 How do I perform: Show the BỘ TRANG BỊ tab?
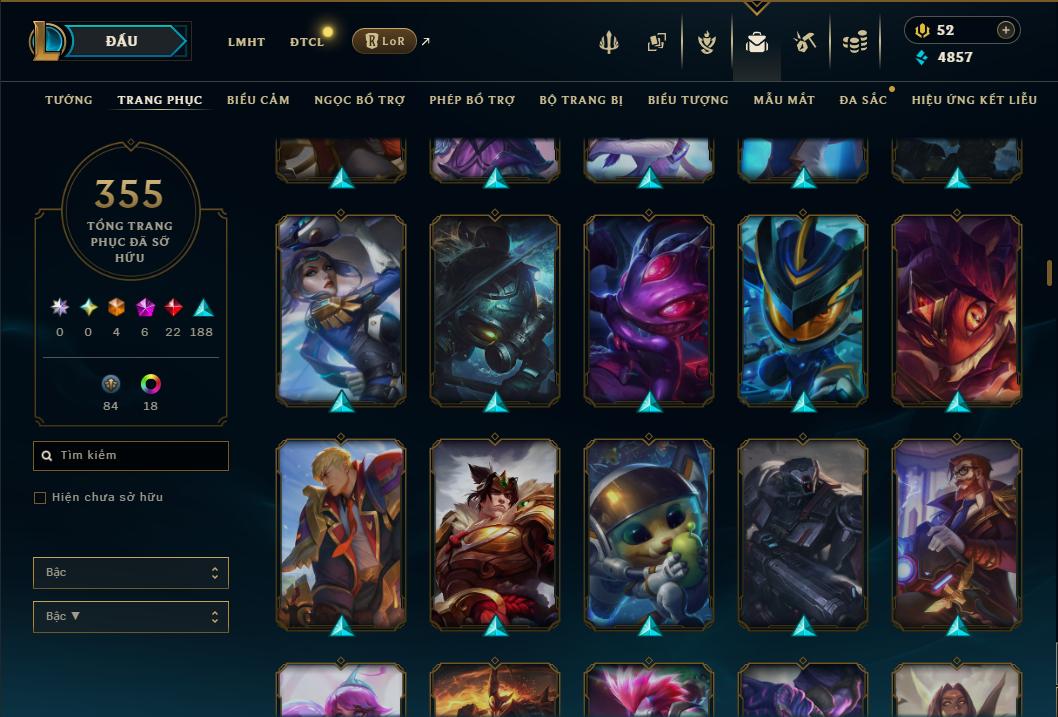point(581,100)
